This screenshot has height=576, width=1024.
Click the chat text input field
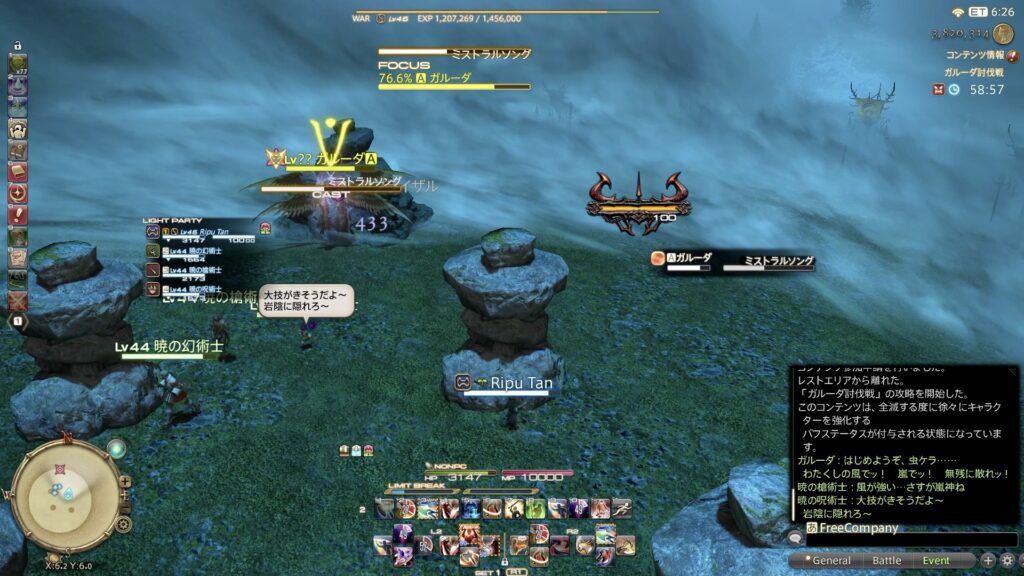(x=910, y=541)
